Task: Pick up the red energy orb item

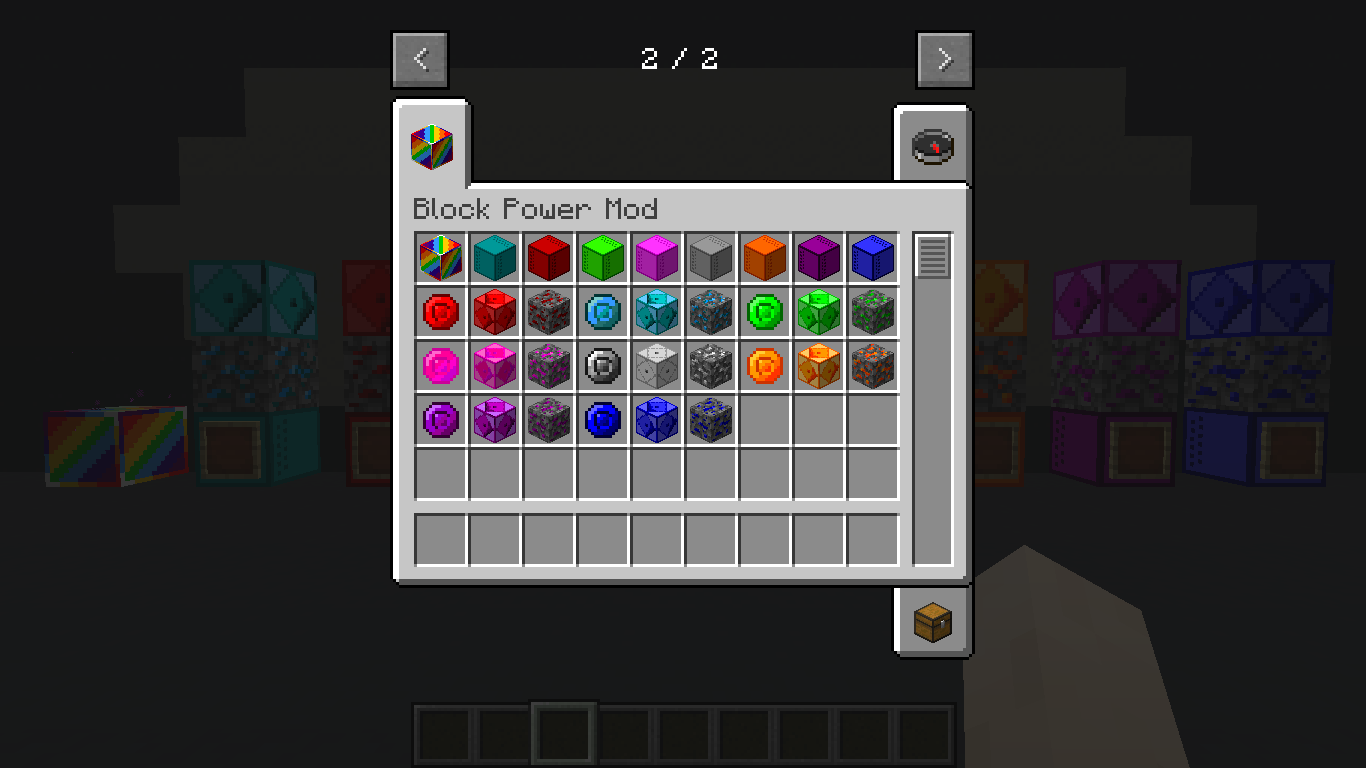Action: pos(441,311)
